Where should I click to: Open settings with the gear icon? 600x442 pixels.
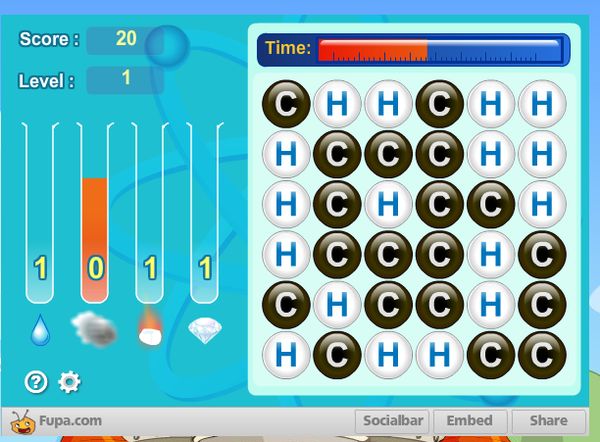point(69,381)
